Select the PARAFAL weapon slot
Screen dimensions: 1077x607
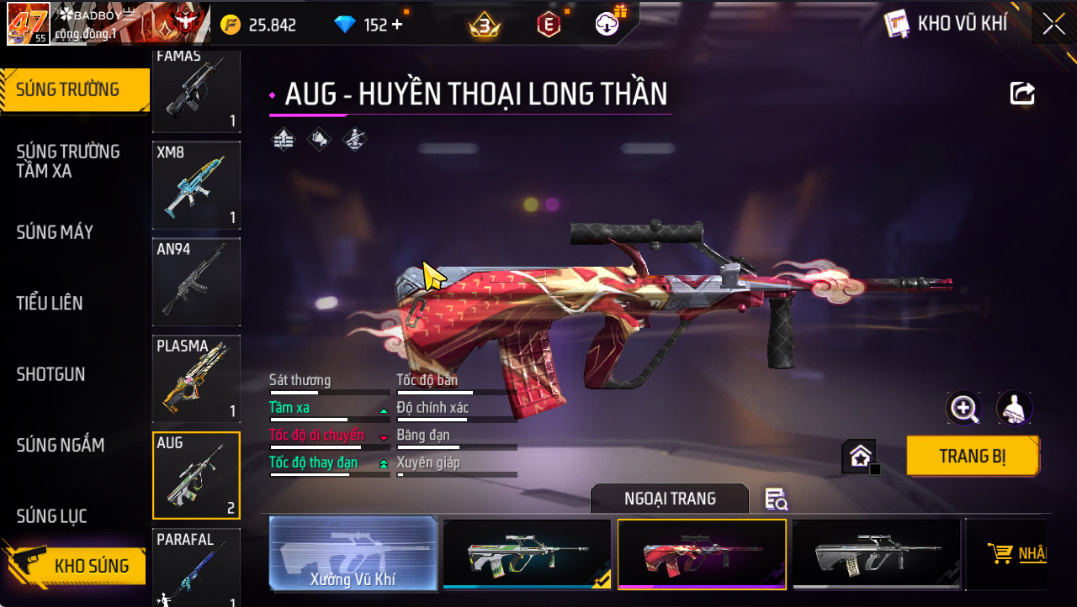196,568
